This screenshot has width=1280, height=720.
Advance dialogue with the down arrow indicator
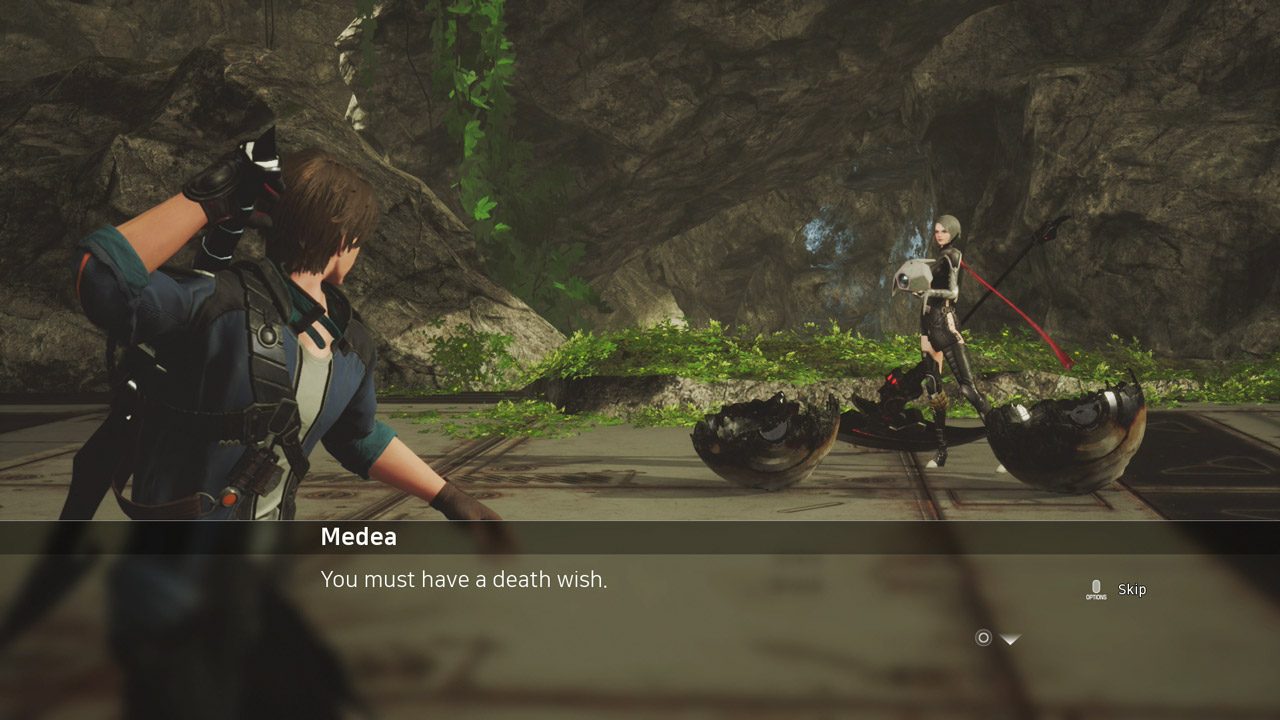1010,639
